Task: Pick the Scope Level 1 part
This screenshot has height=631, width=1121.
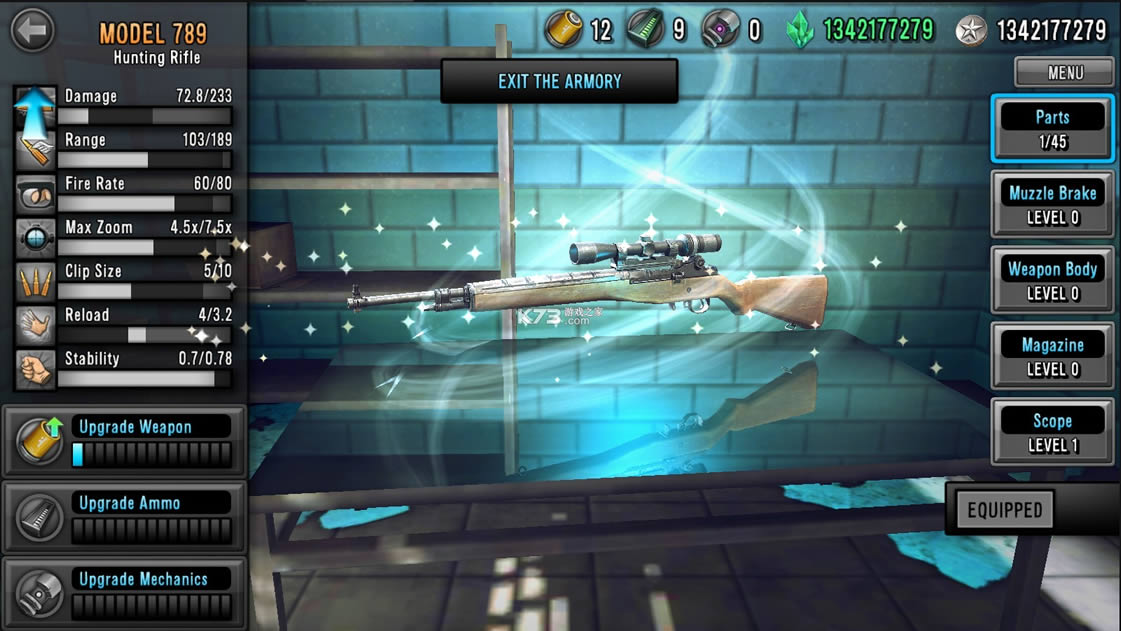Action: 1052,432
